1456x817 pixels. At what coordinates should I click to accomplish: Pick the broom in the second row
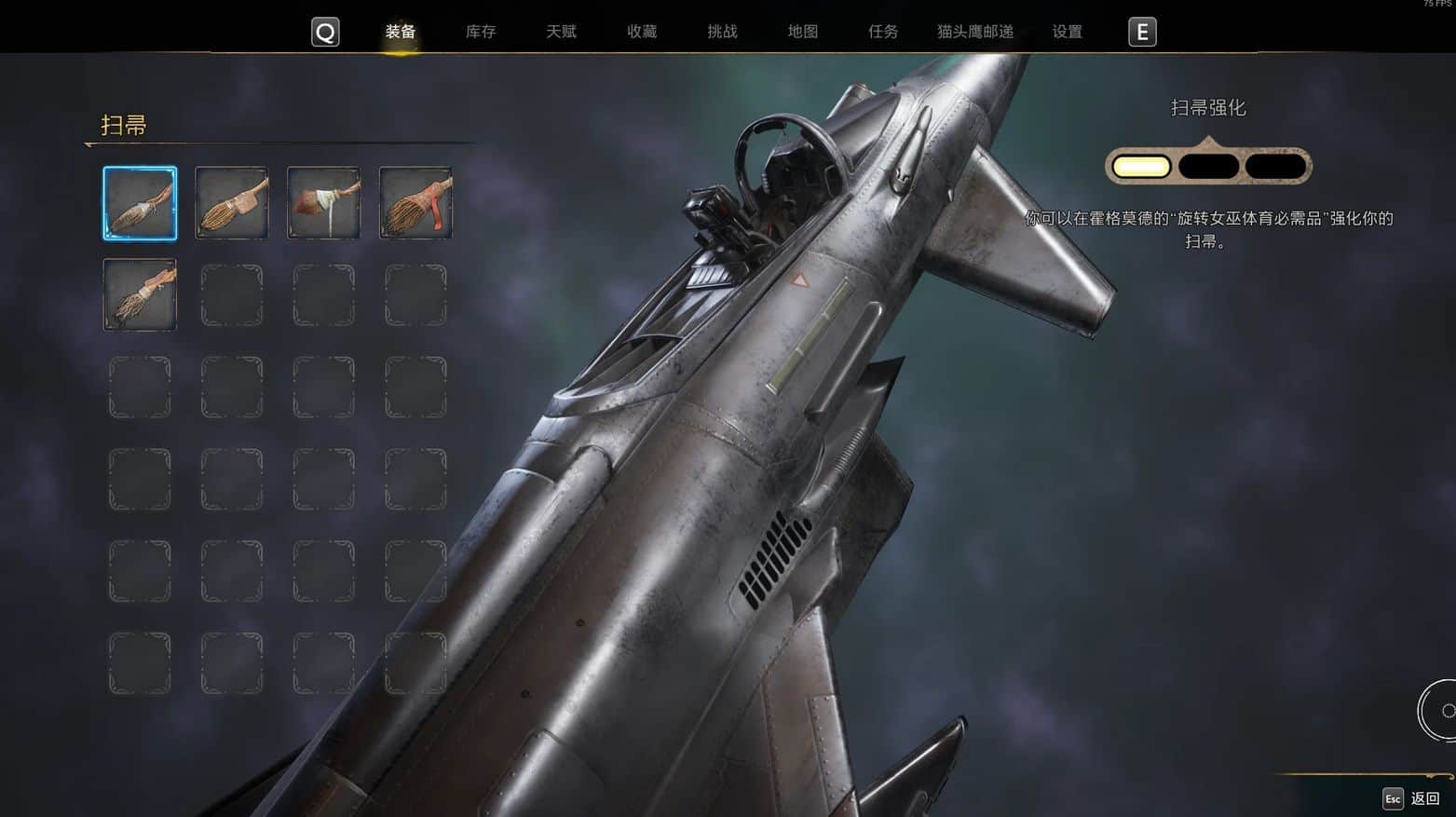tap(140, 294)
